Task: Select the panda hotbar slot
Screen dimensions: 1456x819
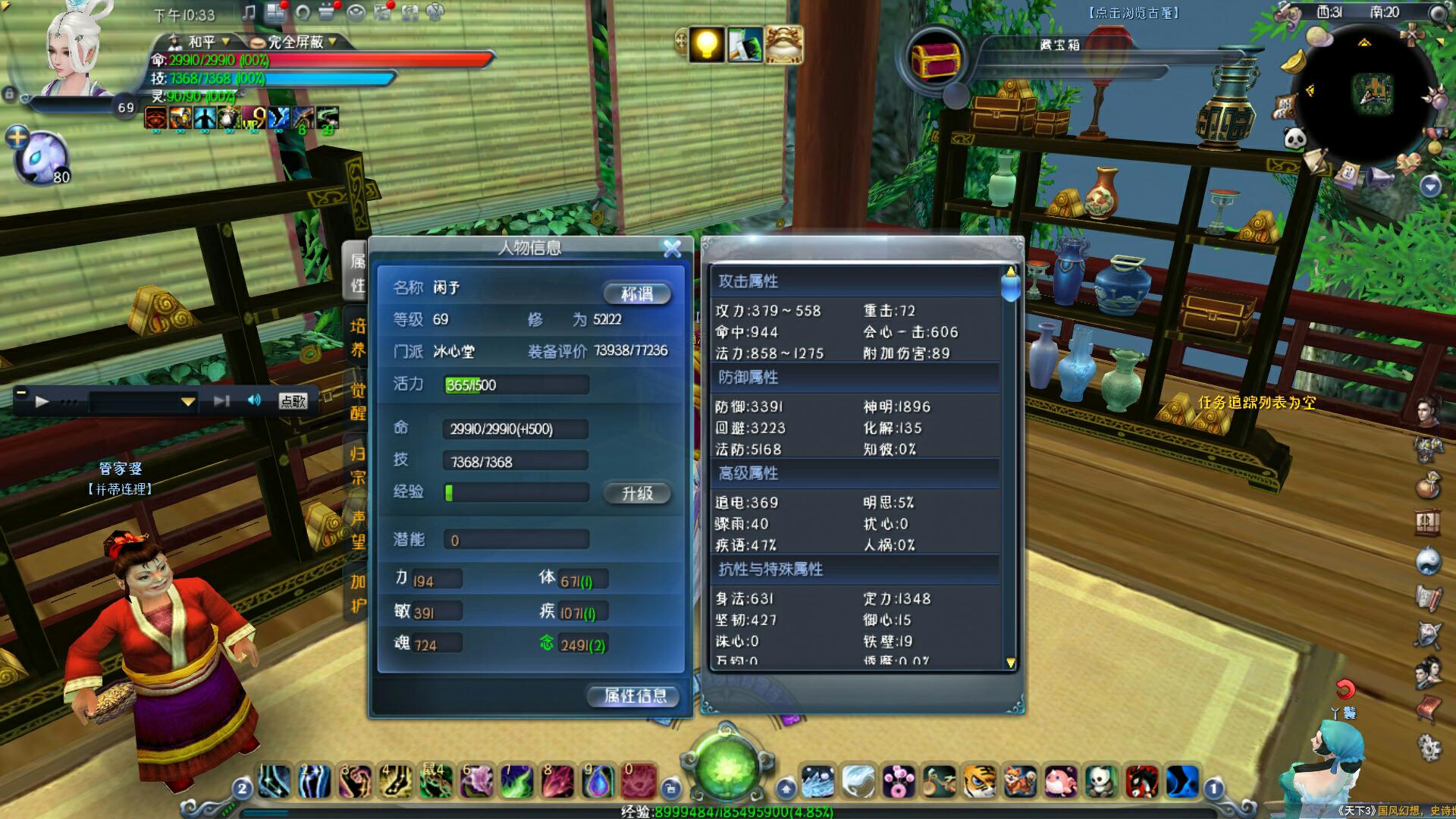Action: (1100, 781)
